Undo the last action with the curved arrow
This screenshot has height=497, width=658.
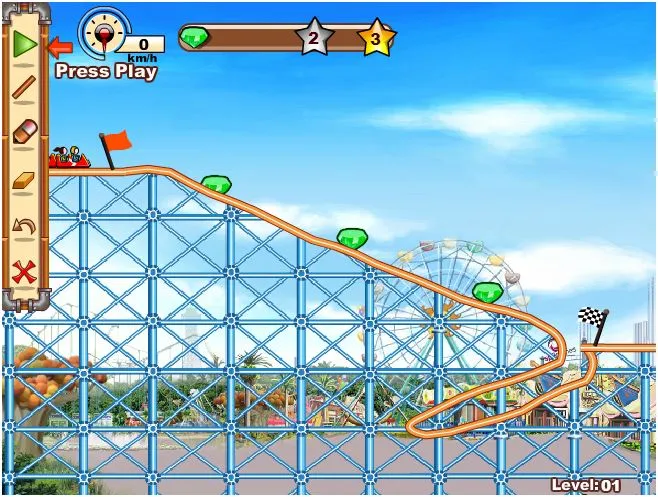[24, 225]
